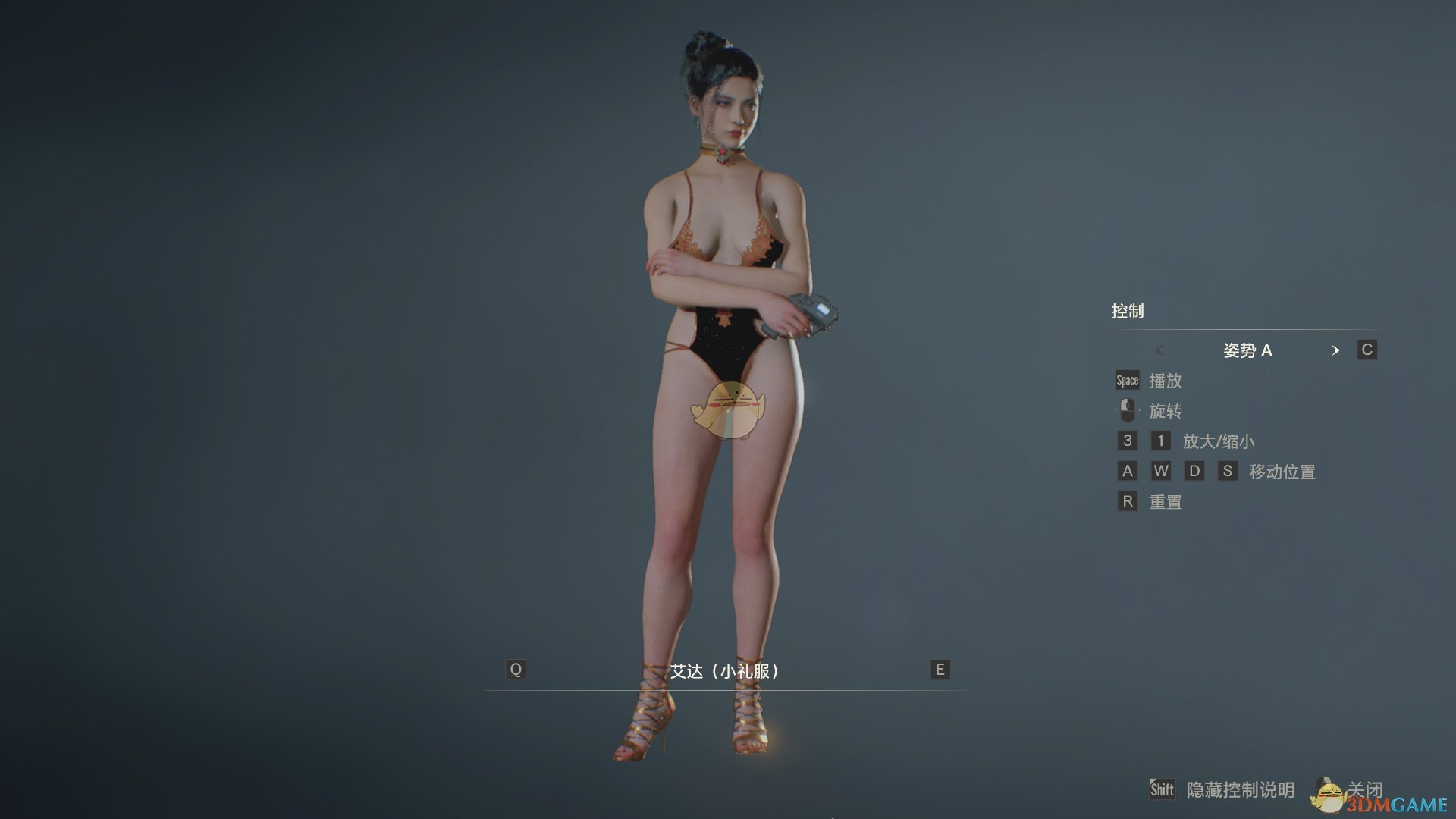Click the A key icon under 移动位置 controls
The height and width of the screenshot is (819, 1456).
tap(1127, 471)
